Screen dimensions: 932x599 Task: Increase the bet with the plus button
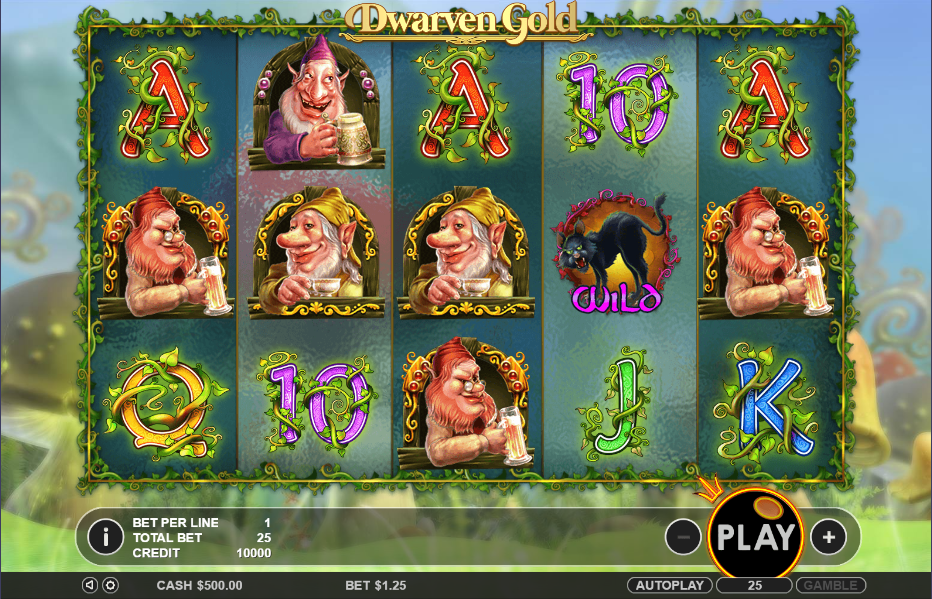point(828,537)
